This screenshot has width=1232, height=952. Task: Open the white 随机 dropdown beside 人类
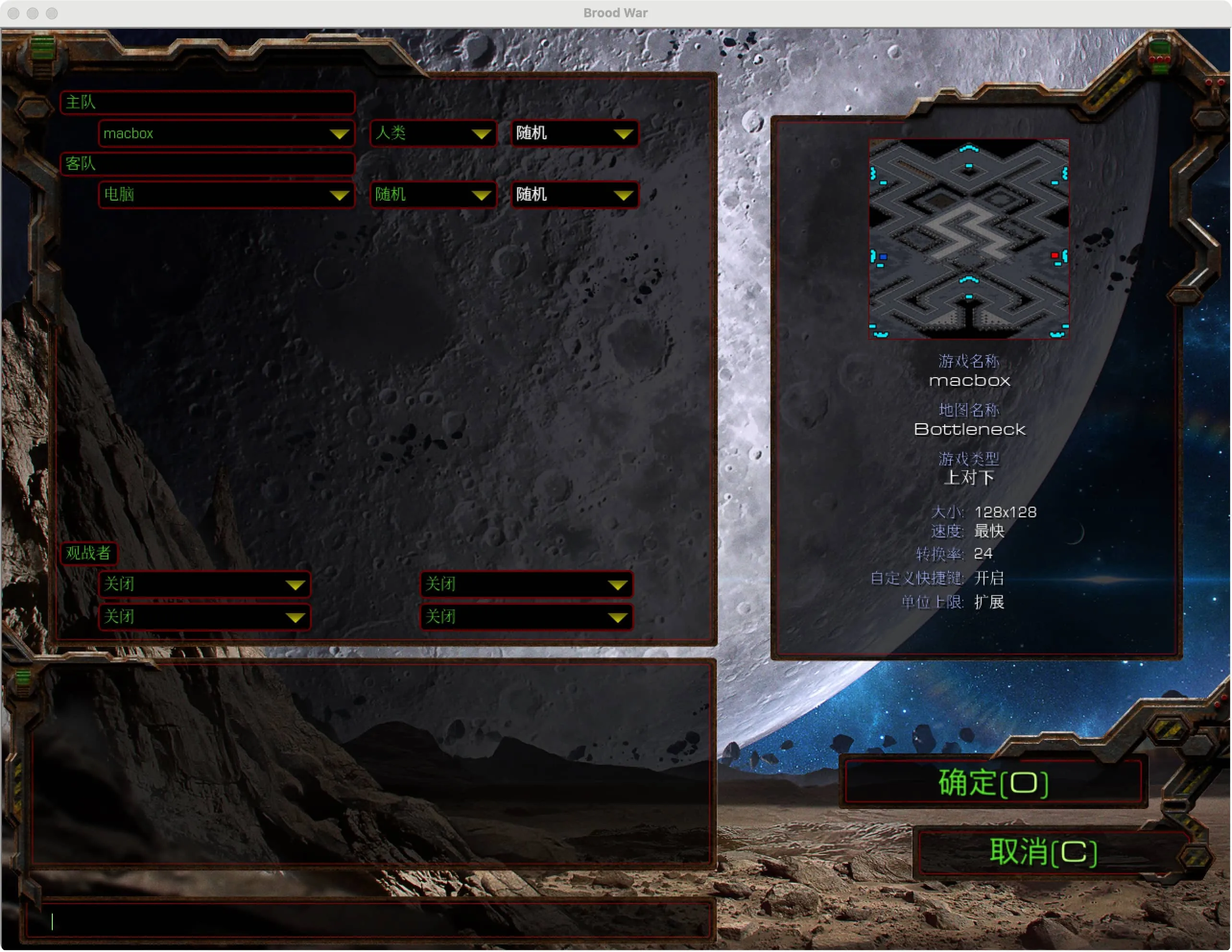(574, 133)
